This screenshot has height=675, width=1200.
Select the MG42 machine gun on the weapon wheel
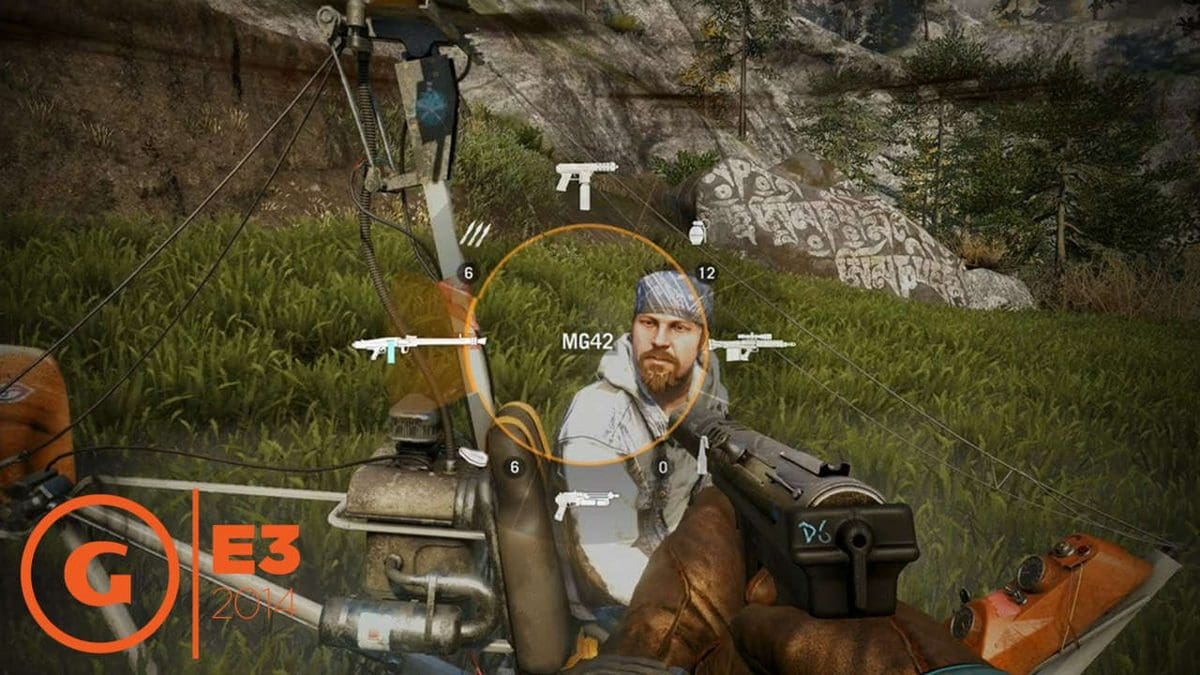[418, 346]
